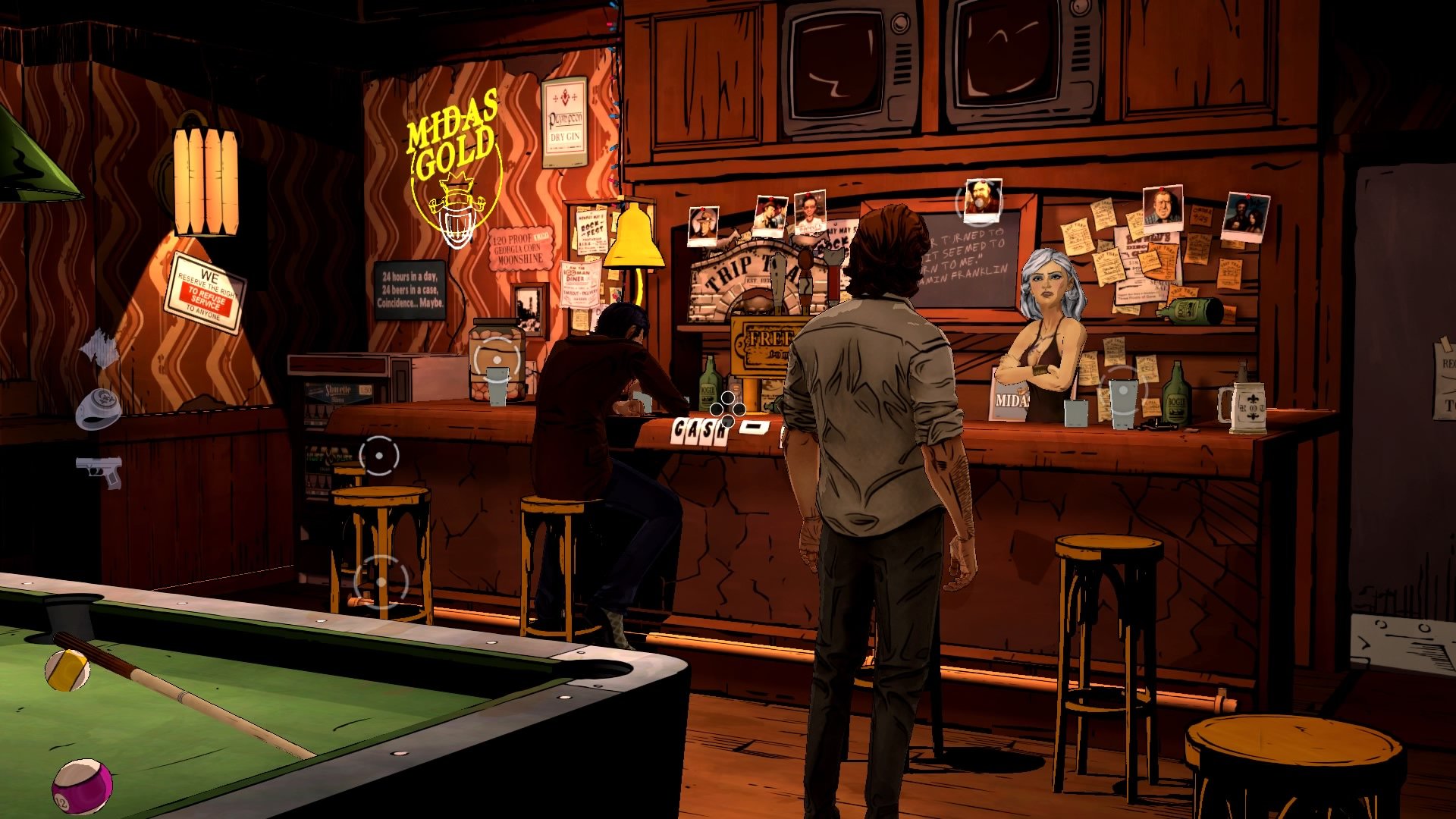The height and width of the screenshot is (819, 1456).
Task: Click the top circle of the dialogue diamond
Action: (728, 398)
